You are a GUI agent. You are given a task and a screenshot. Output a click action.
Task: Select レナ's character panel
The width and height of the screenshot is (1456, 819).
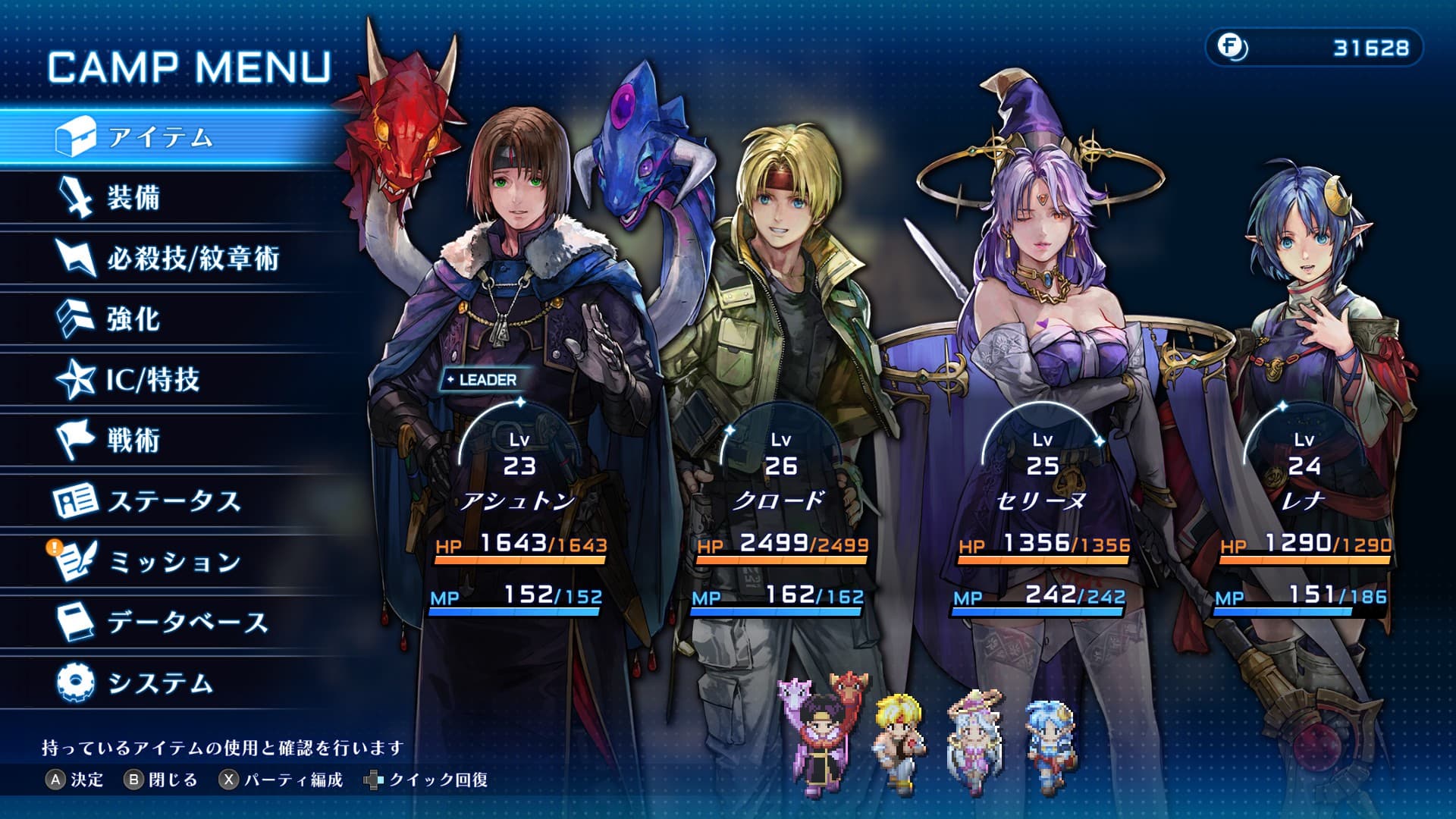click(1304, 470)
